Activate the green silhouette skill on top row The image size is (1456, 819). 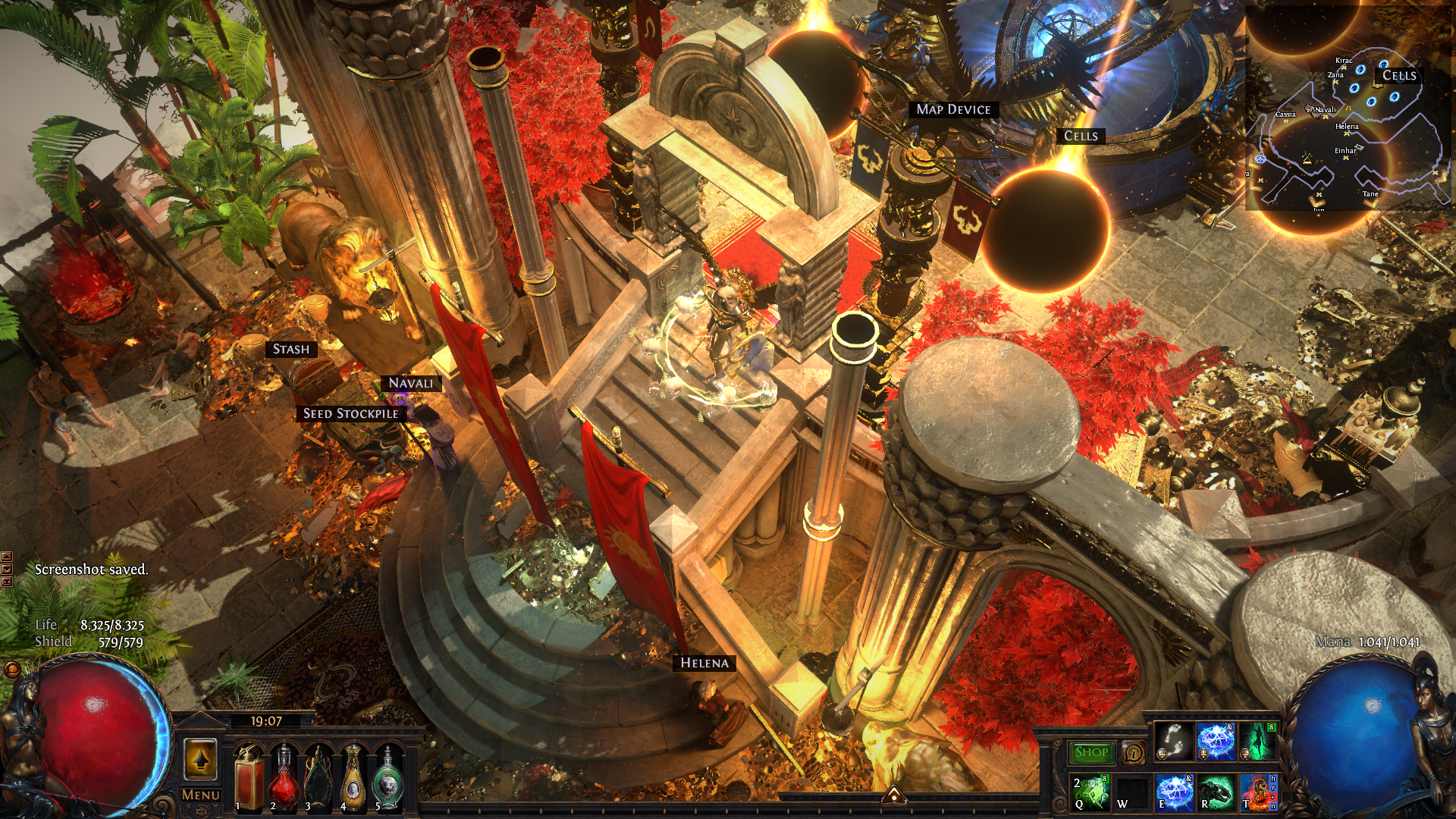pos(1259,742)
